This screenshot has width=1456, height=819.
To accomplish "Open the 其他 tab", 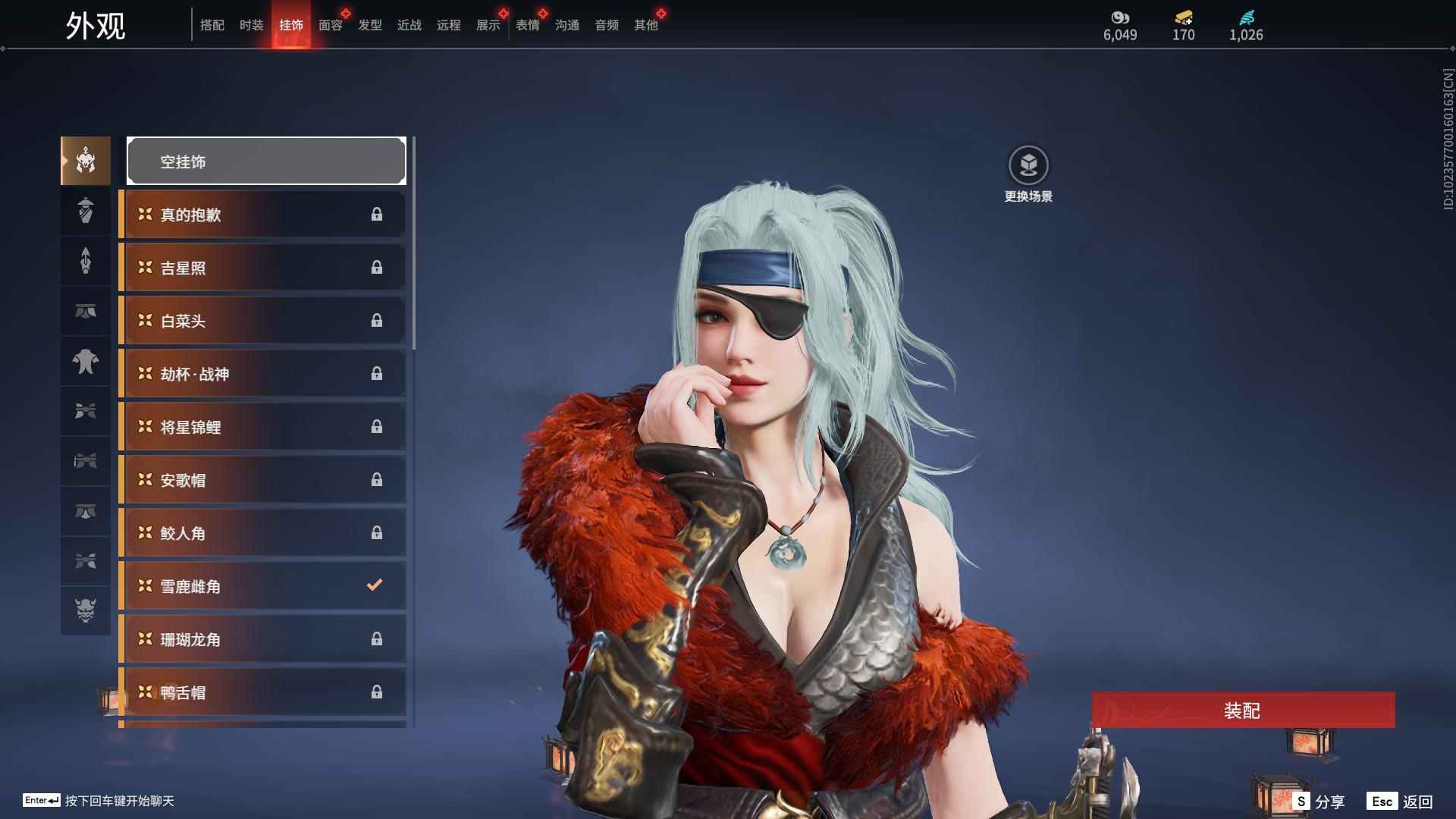I will pyautogui.click(x=646, y=25).
